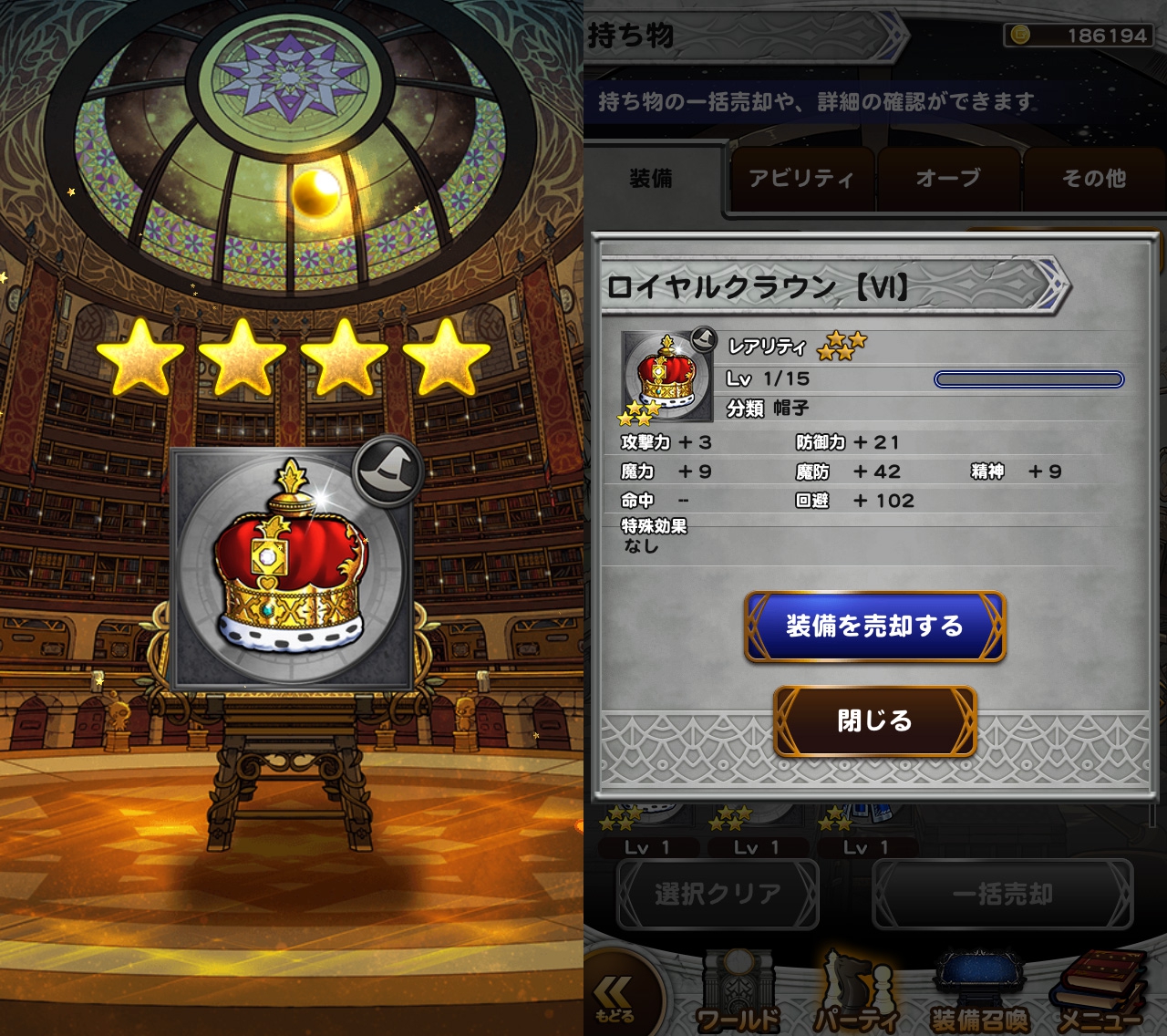Open the アビリティ tab

point(801,179)
